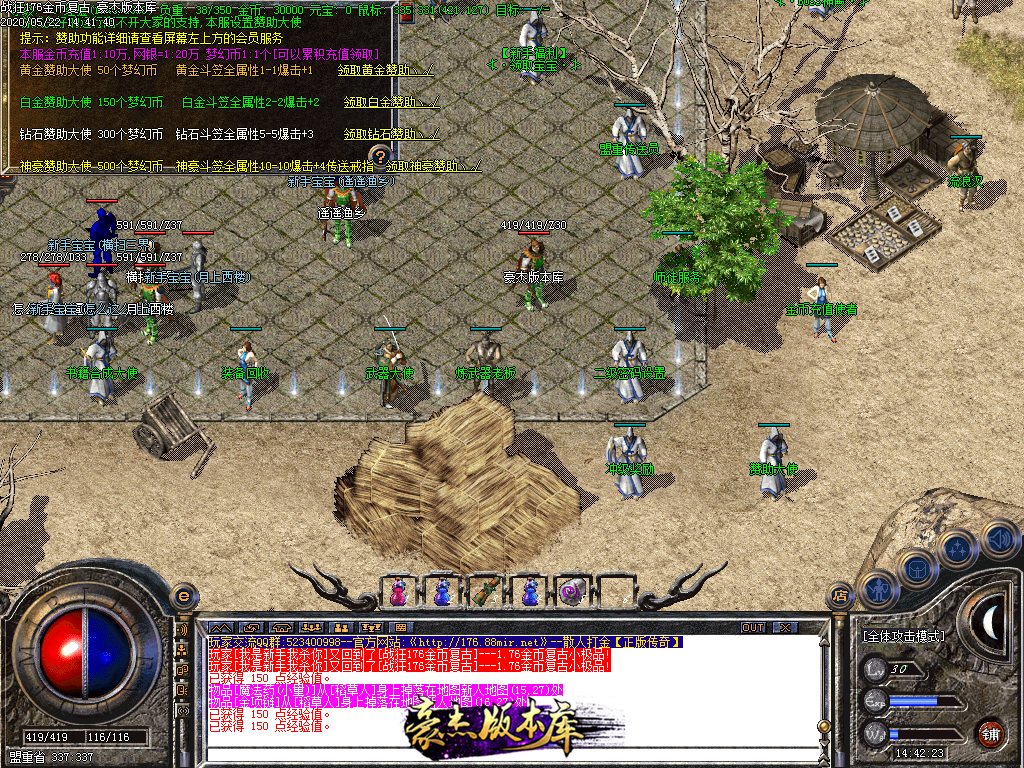Open the shop 店 round button
The height and width of the screenshot is (768, 1024).
[x=840, y=597]
